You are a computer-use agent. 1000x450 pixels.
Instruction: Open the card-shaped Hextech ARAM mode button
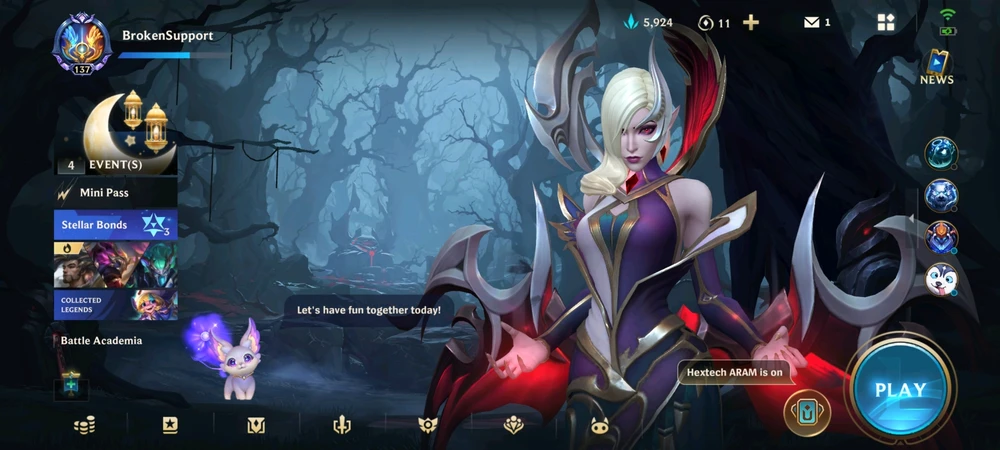pyautogui.click(x=807, y=412)
